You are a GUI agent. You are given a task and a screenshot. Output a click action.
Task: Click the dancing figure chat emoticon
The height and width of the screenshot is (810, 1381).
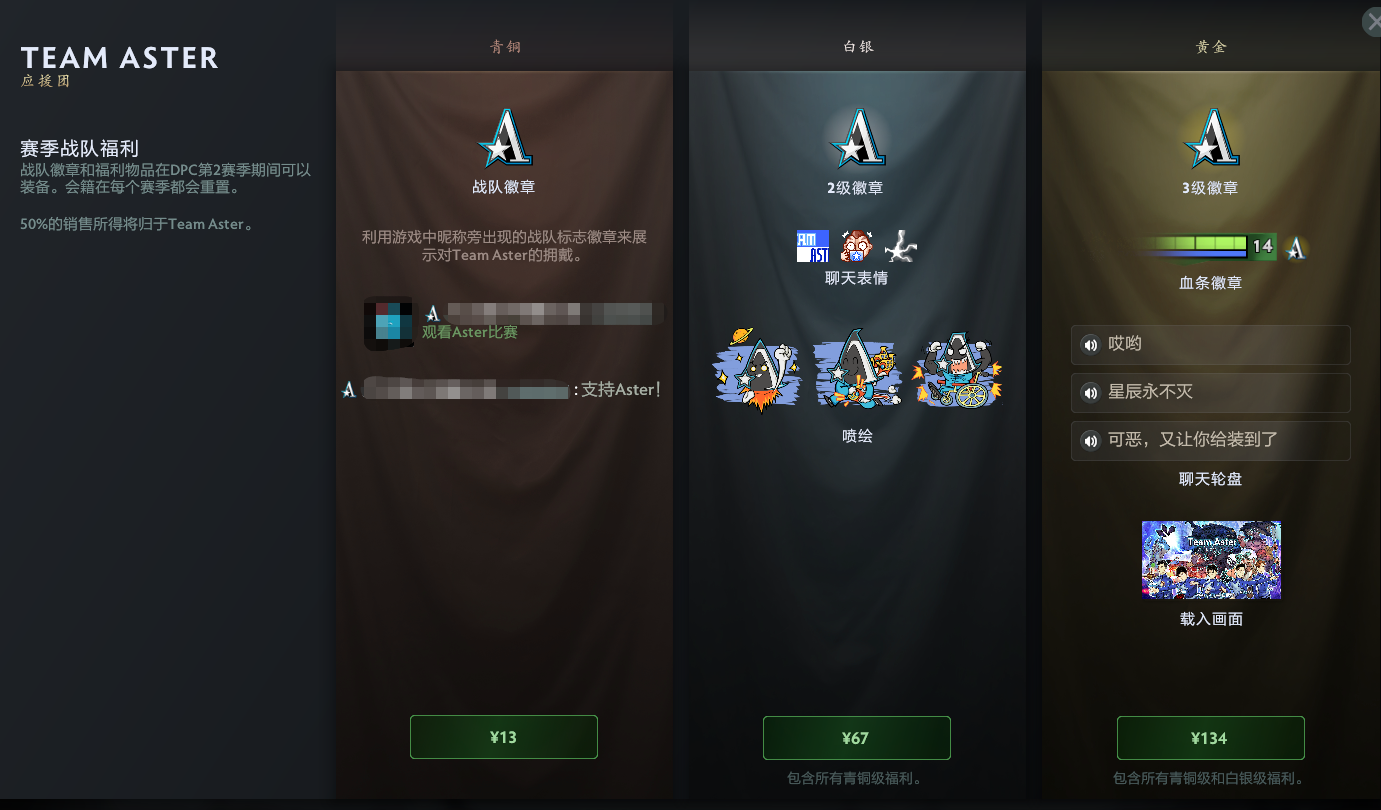click(x=898, y=244)
